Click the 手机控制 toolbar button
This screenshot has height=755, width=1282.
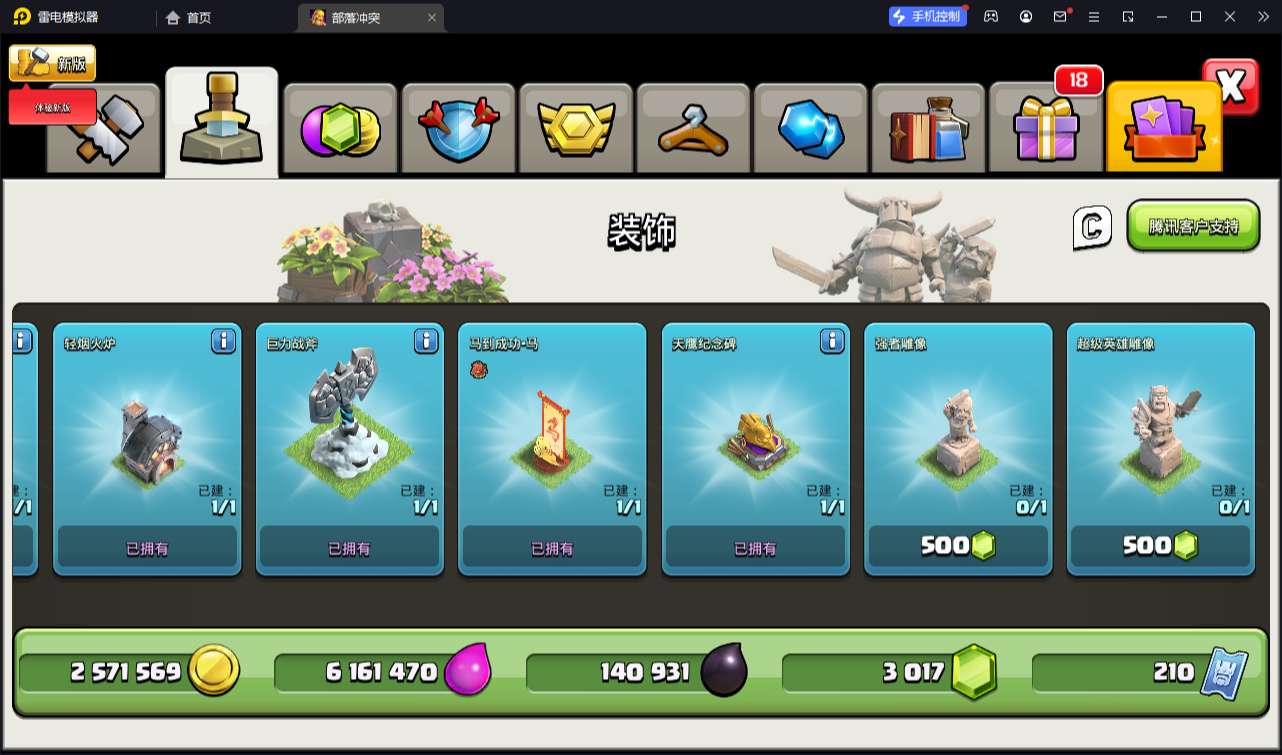point(928,17)
